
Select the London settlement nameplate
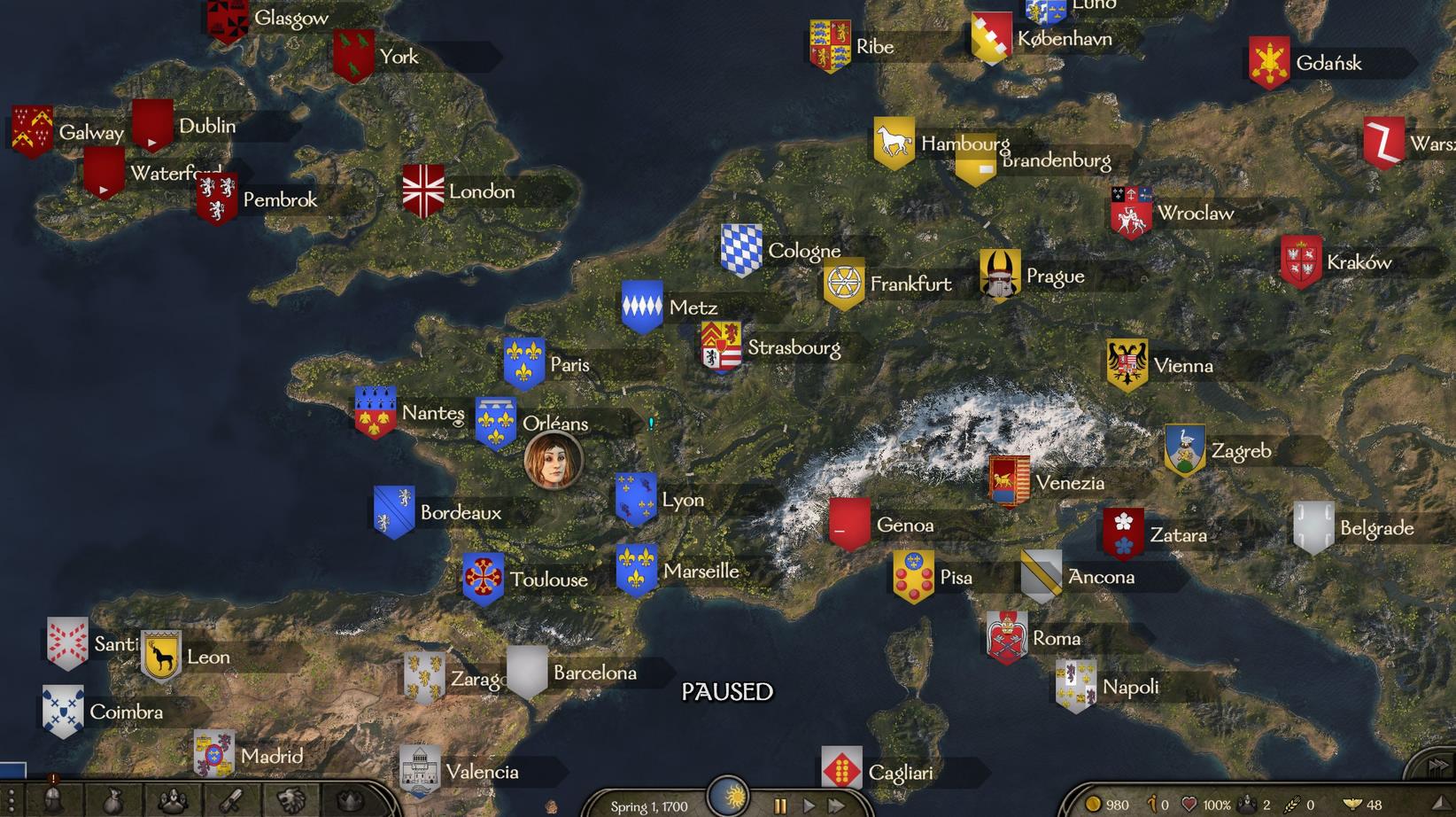[x=481, y=191]
